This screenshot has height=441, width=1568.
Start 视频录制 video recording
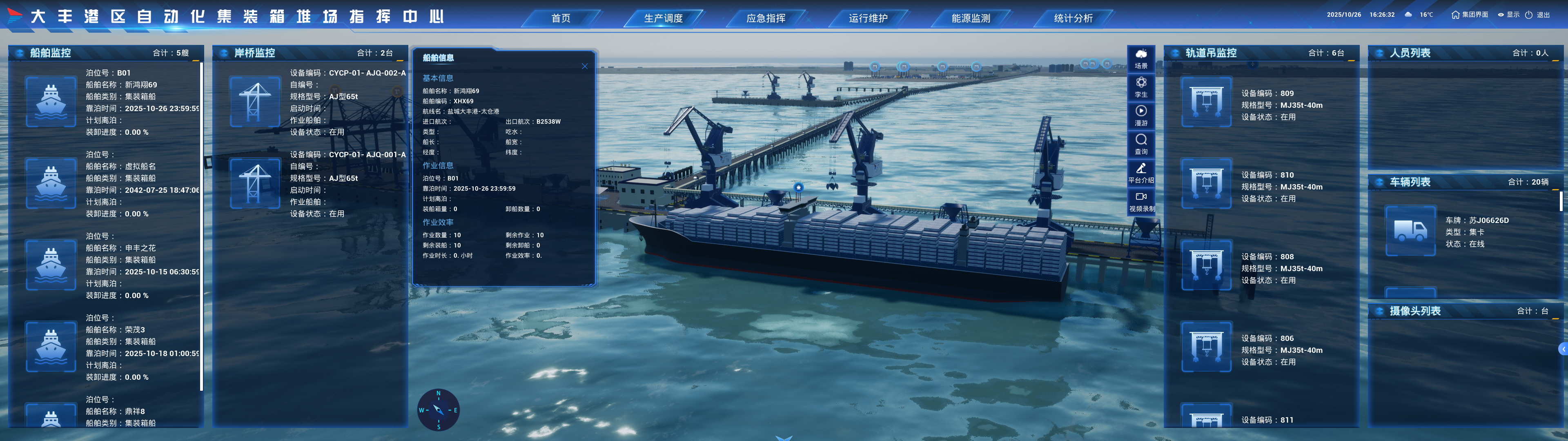coord(1141,201)
